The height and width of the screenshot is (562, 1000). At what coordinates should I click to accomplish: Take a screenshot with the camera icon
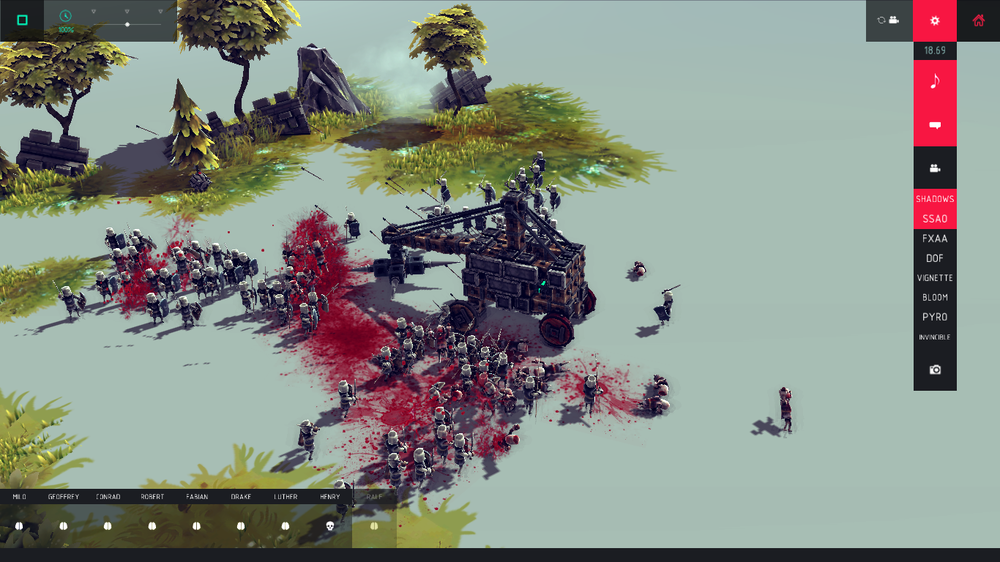(935, 370)
